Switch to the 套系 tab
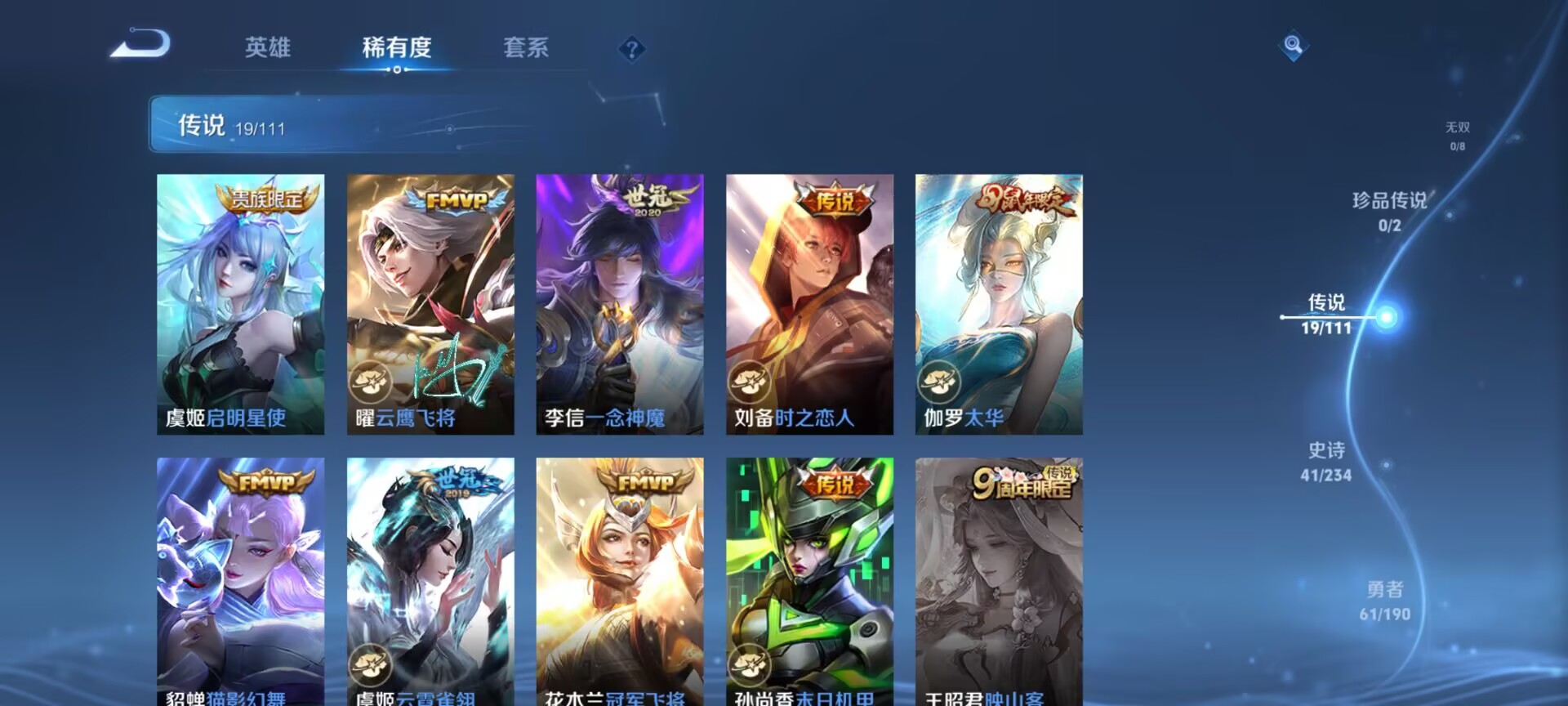Image resolution: width=1568 pixels, height=706 pixels. (527, 49)
